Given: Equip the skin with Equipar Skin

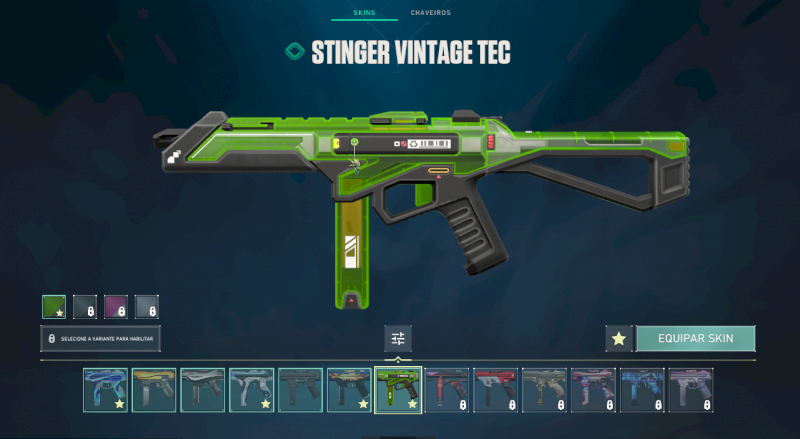Looking at the screenshot, I should (695, 338).
